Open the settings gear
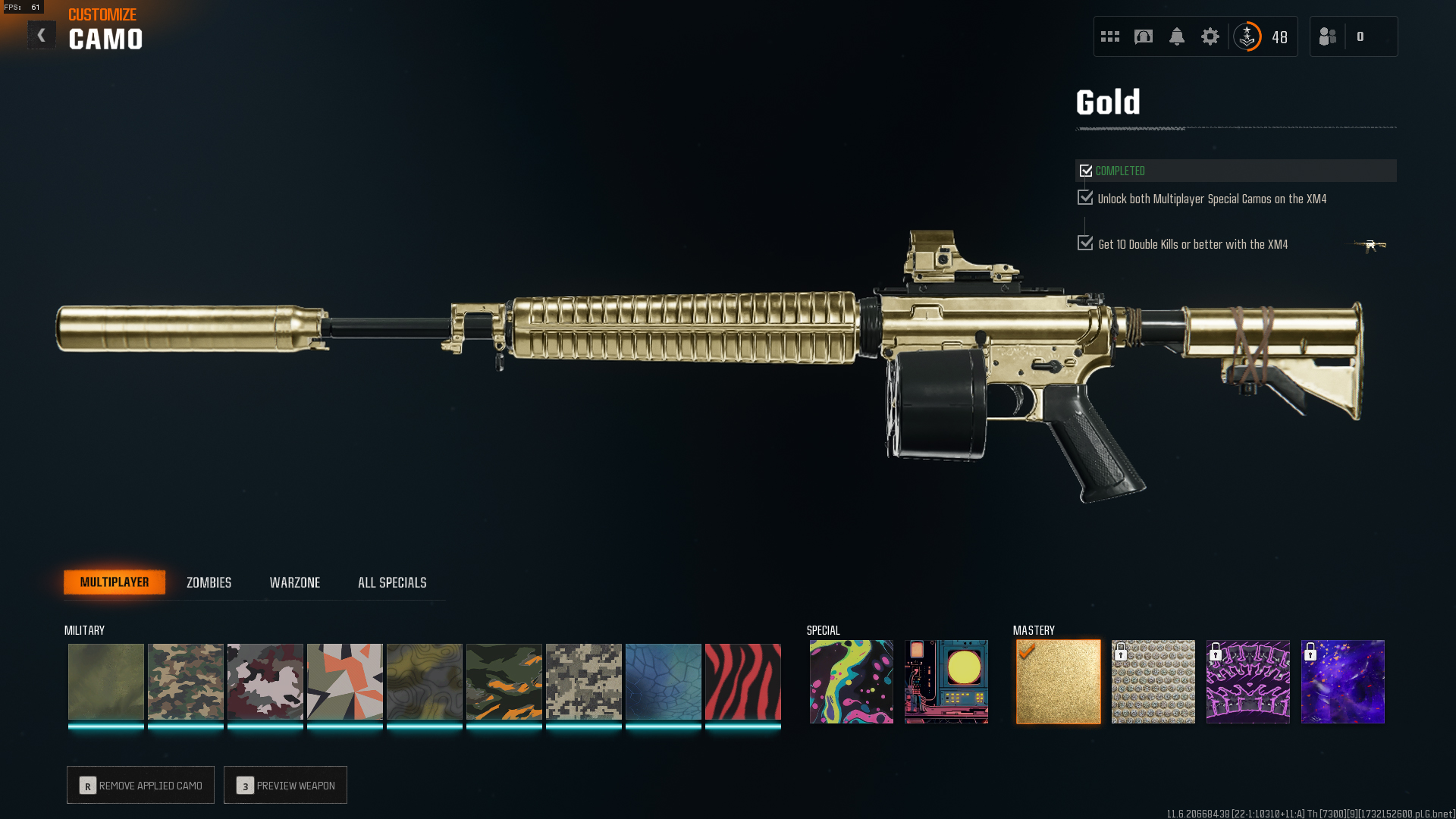 (1210, 36)
